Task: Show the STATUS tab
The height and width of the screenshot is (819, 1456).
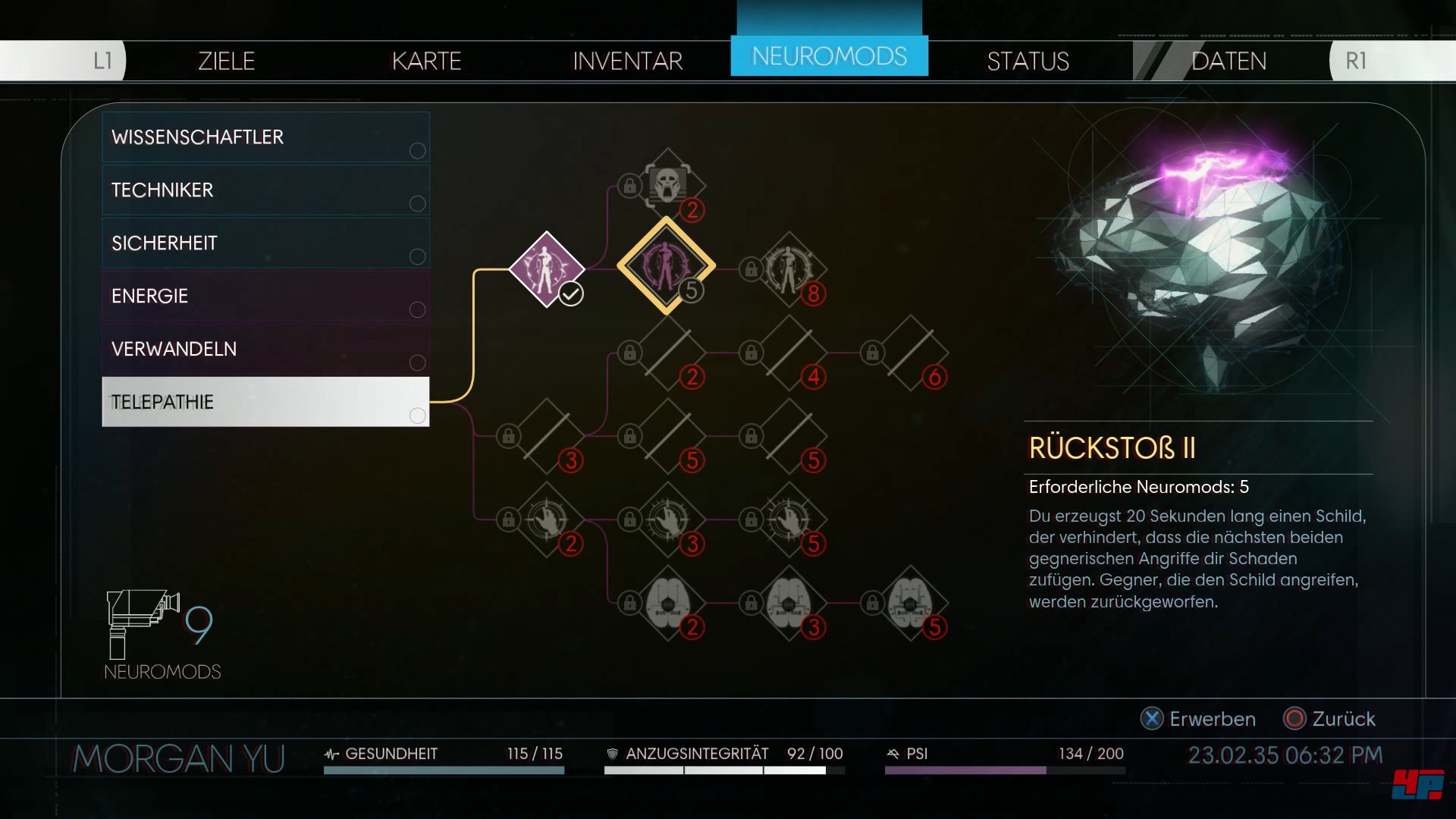Action: point(1028,61)
